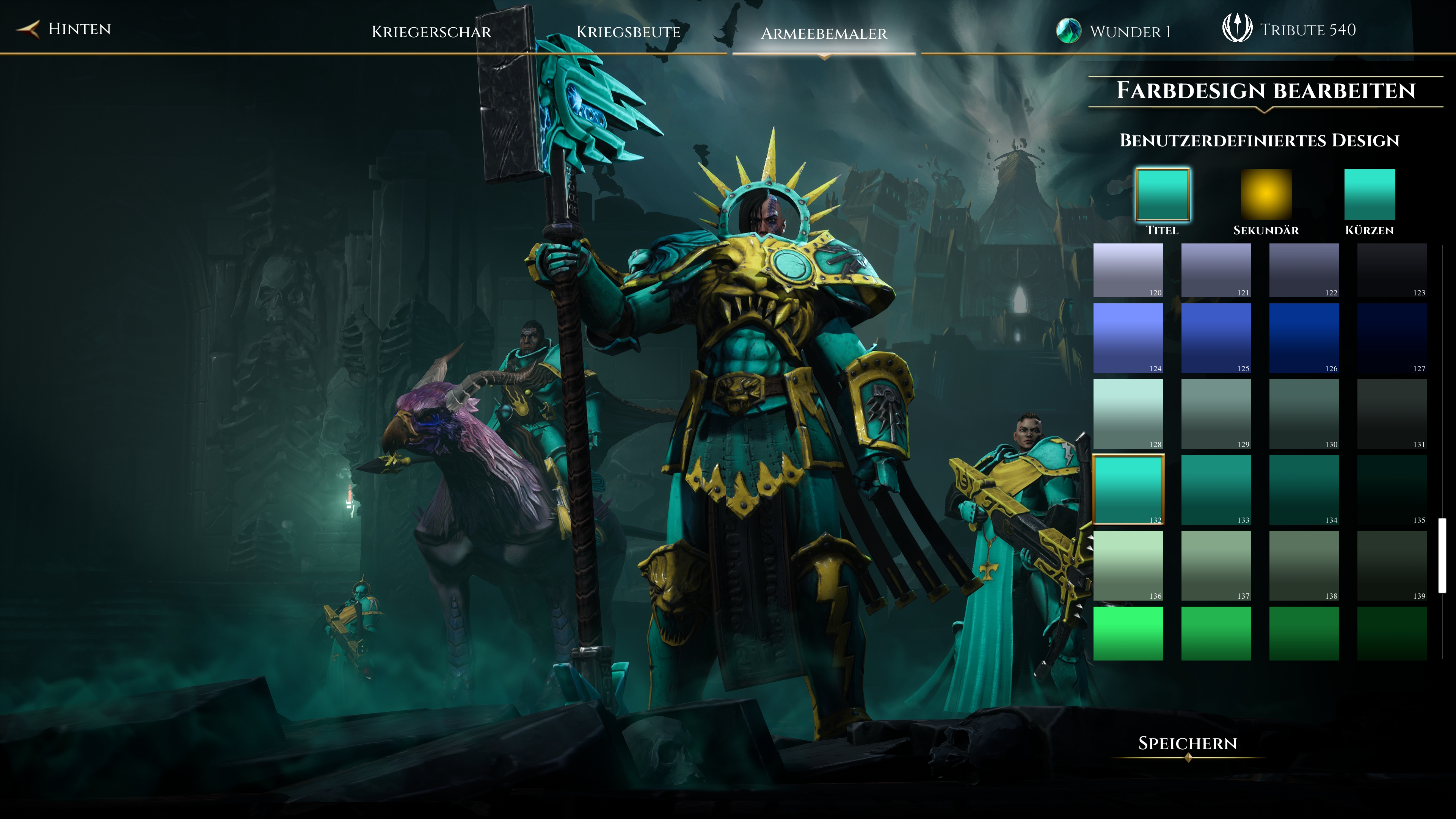Choose teal swatch number 133
This screenshot has width=1456, height=819.
[x=1216, y=490]
